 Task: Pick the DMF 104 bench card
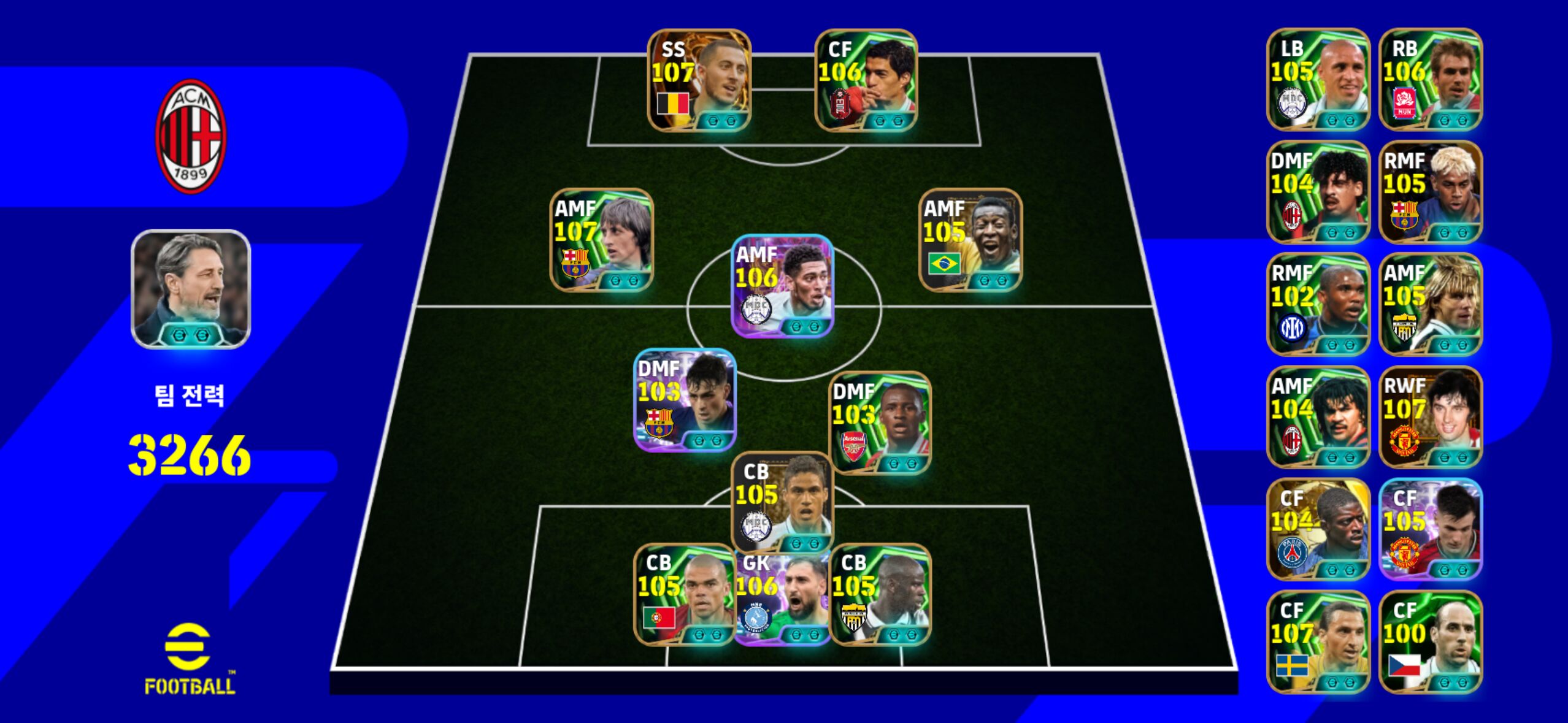point(1318,192)
